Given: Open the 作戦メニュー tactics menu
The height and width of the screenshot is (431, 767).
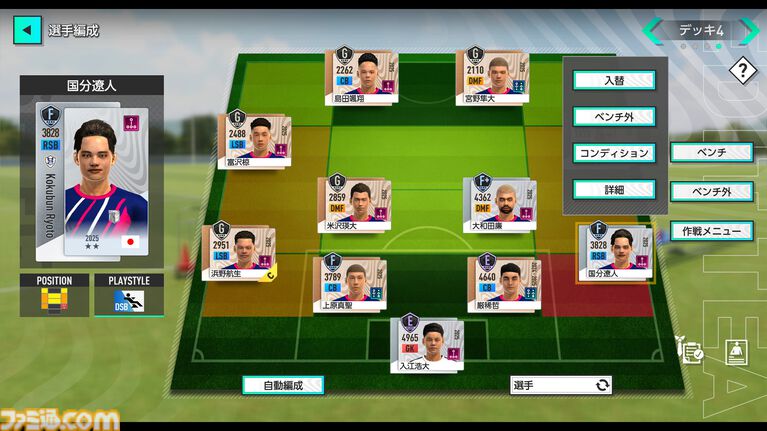Looking at the screenshot, I should 710,231.
